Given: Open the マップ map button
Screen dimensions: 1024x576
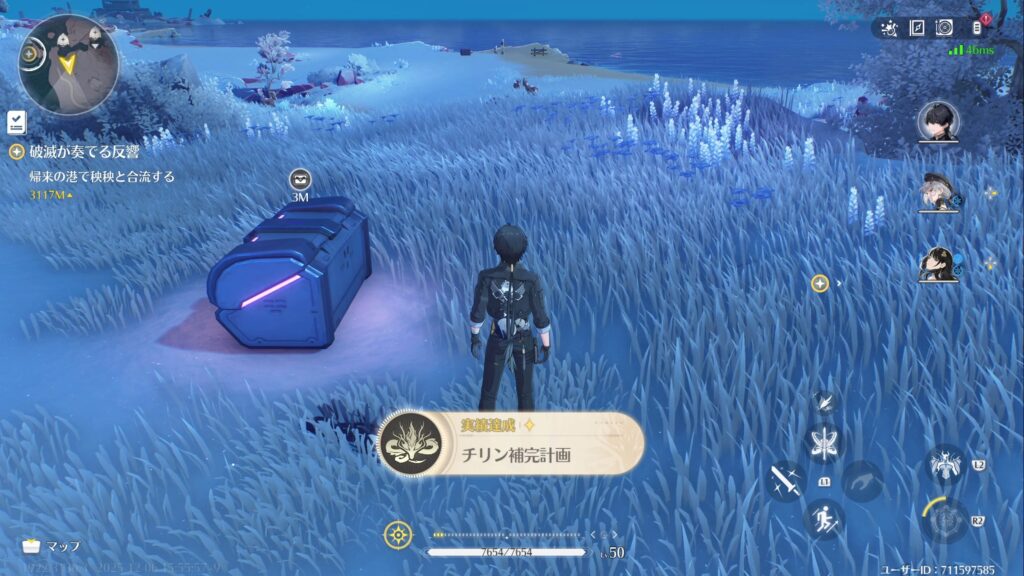Looking at the screenshot, I should (50, 546).
